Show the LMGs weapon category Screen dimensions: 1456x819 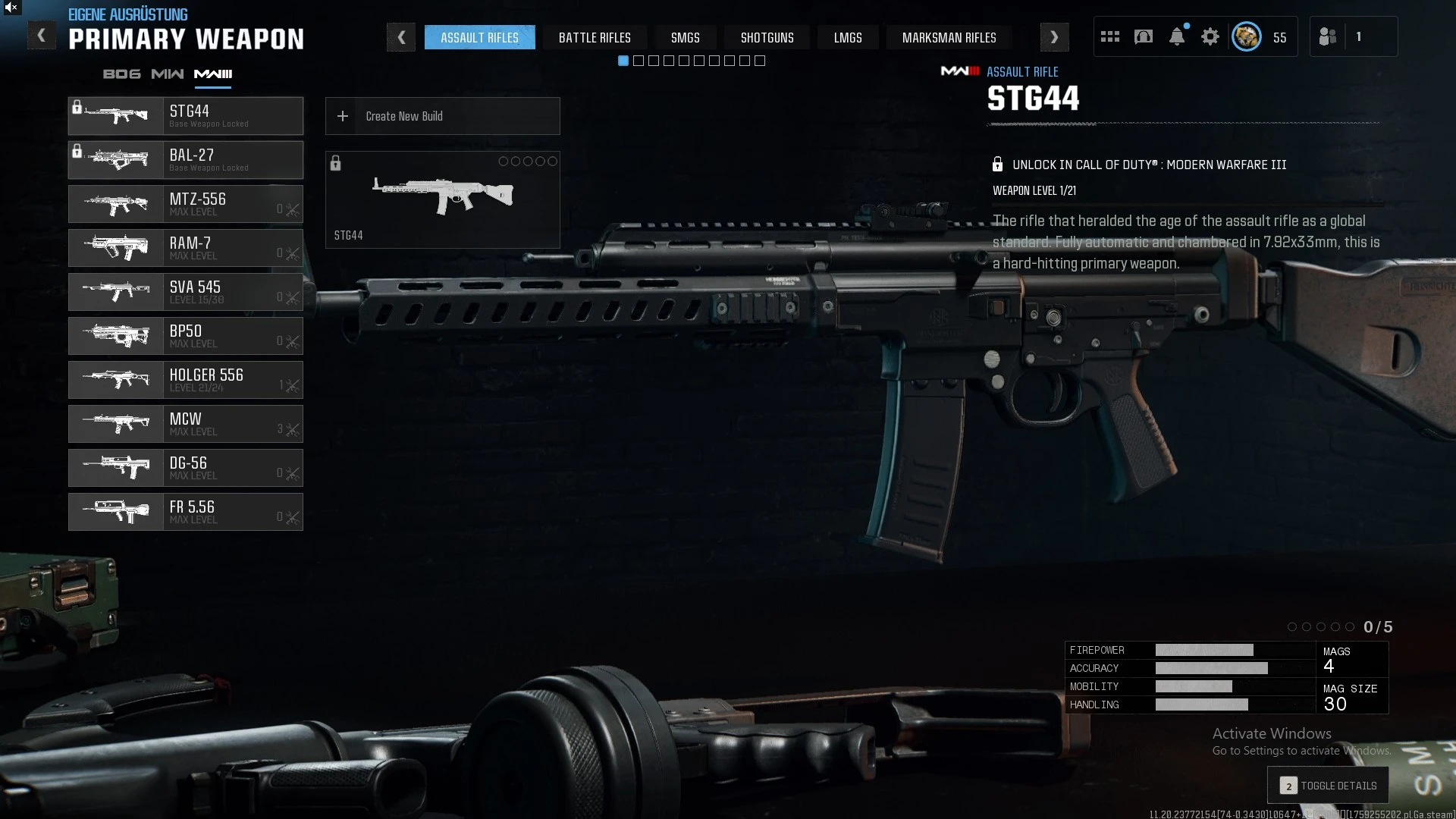(x=847, y=37)
